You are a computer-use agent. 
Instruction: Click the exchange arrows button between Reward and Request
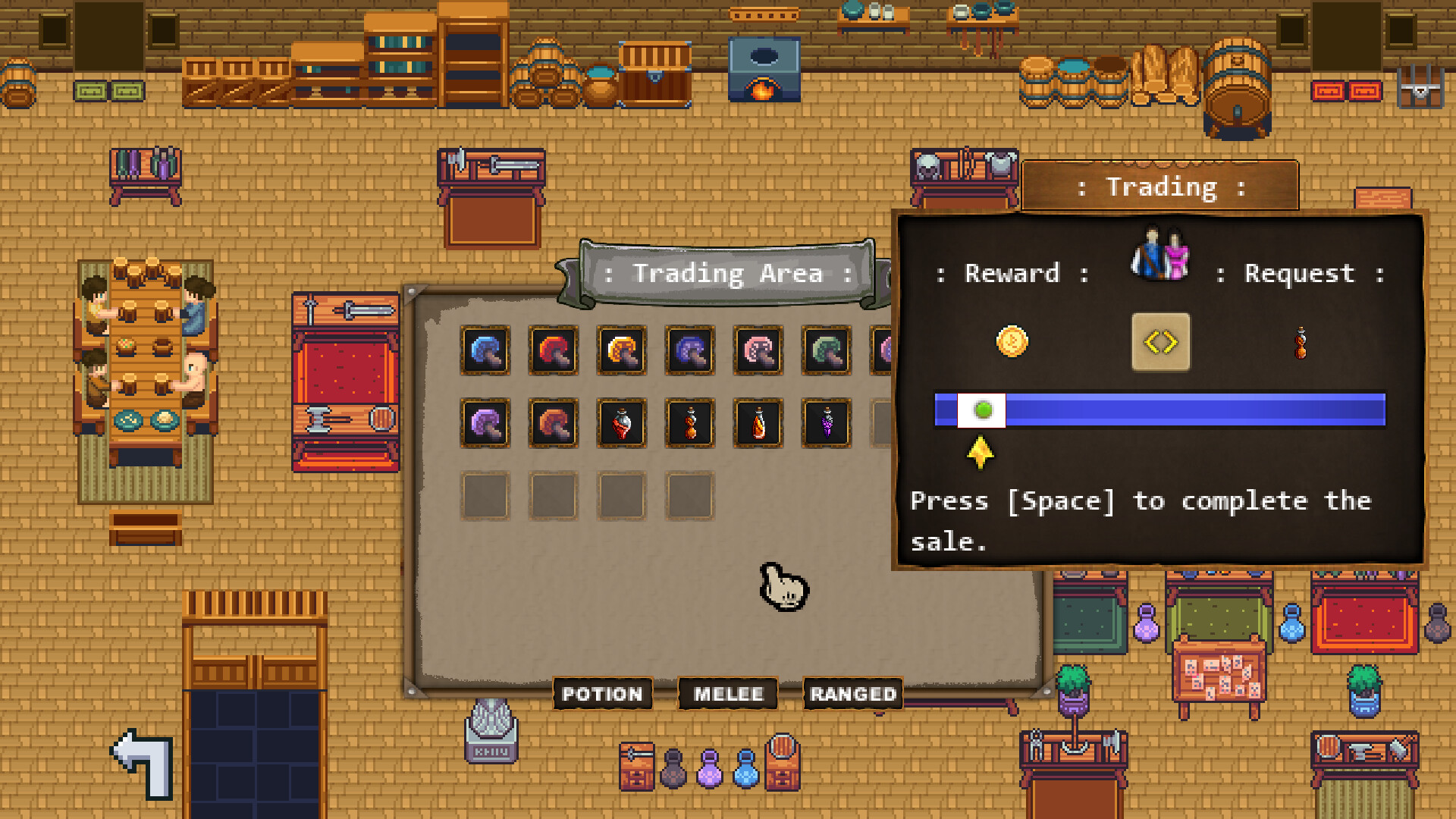tap(1160, 341)
